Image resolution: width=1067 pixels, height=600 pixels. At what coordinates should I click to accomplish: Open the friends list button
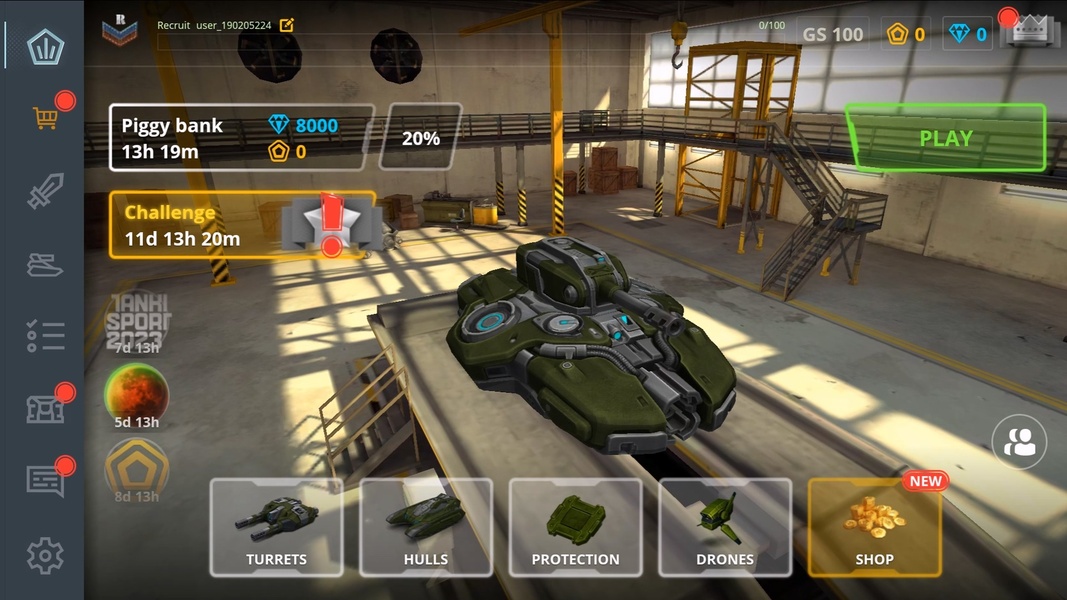pos(1019,443)
